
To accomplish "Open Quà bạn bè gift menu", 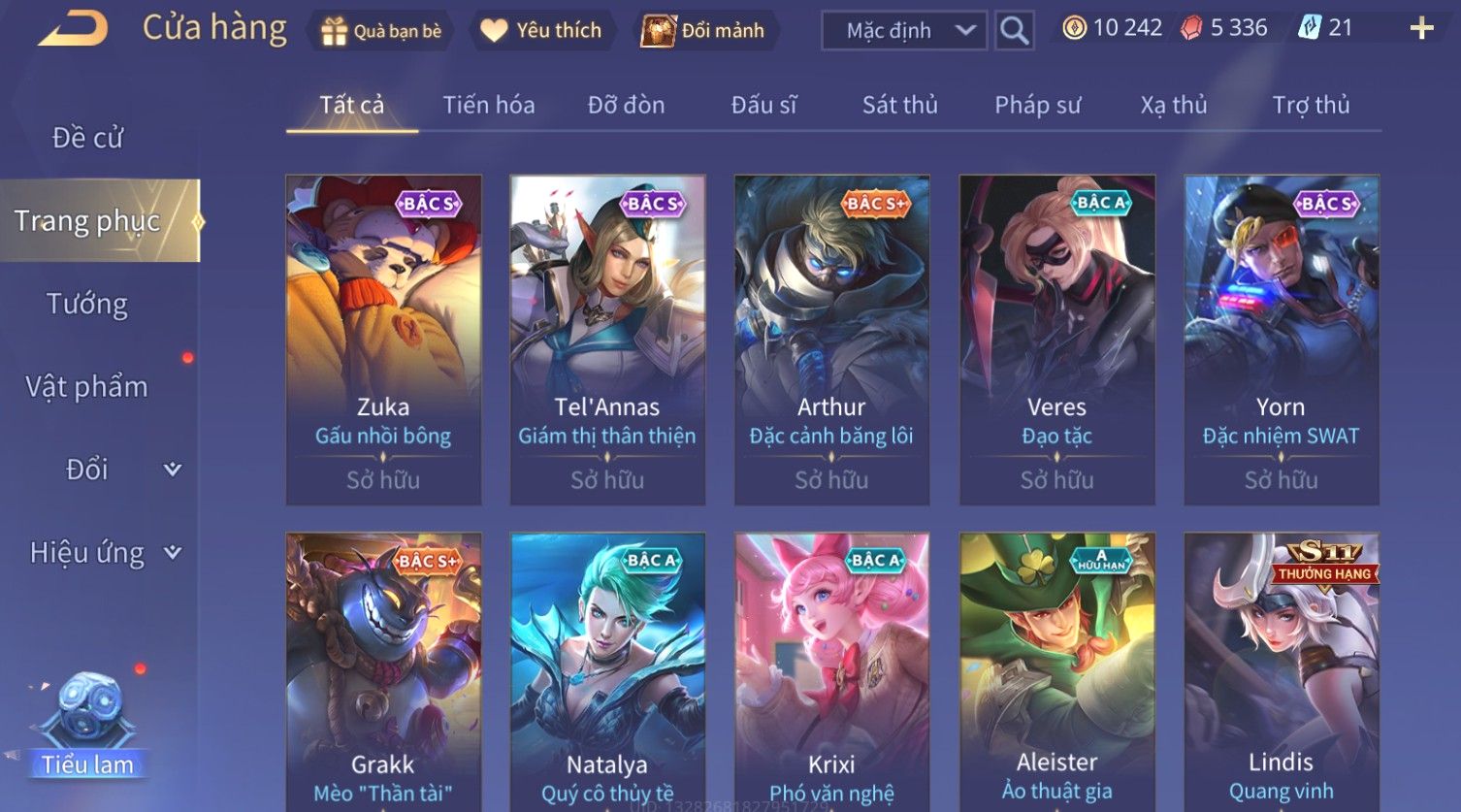I will click(x=380, y=31).
